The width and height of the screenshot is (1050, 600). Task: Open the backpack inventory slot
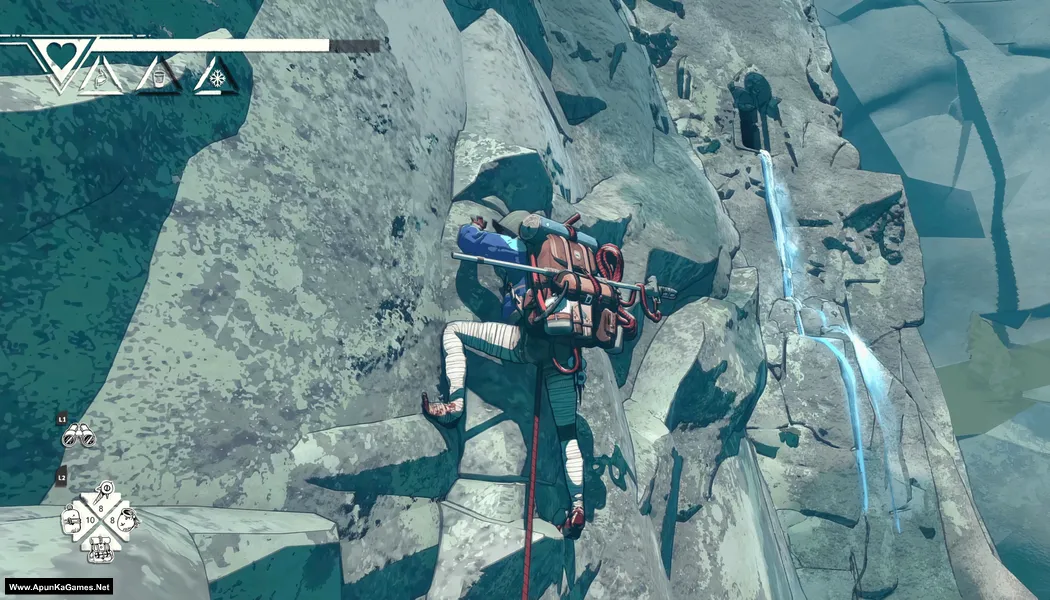pos(100,548)
